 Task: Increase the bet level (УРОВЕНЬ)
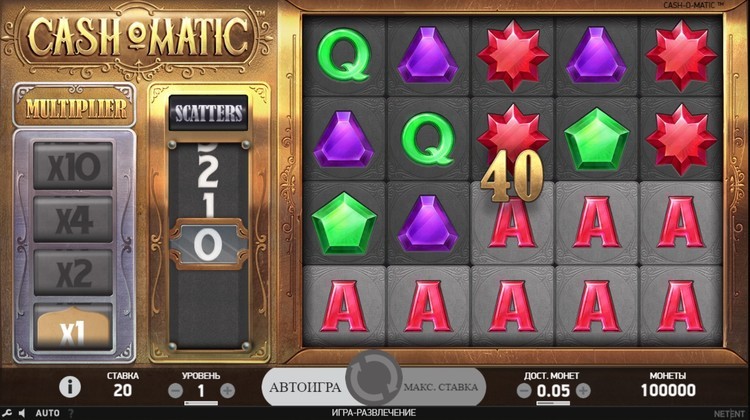click(227, 390)
